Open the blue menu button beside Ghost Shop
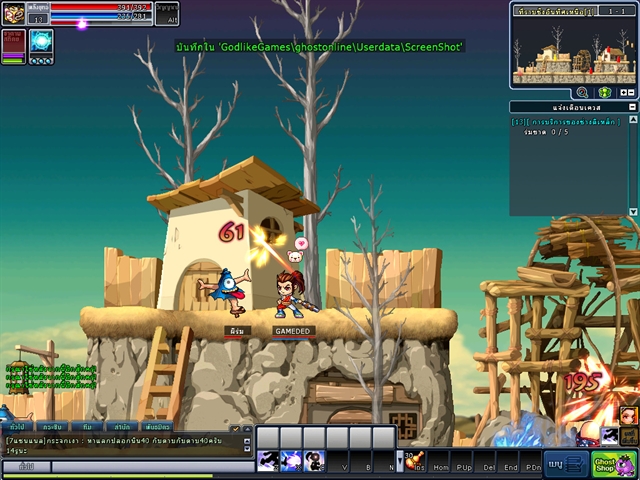The width and height of the screenshot is (640, 480). (565, 464)
